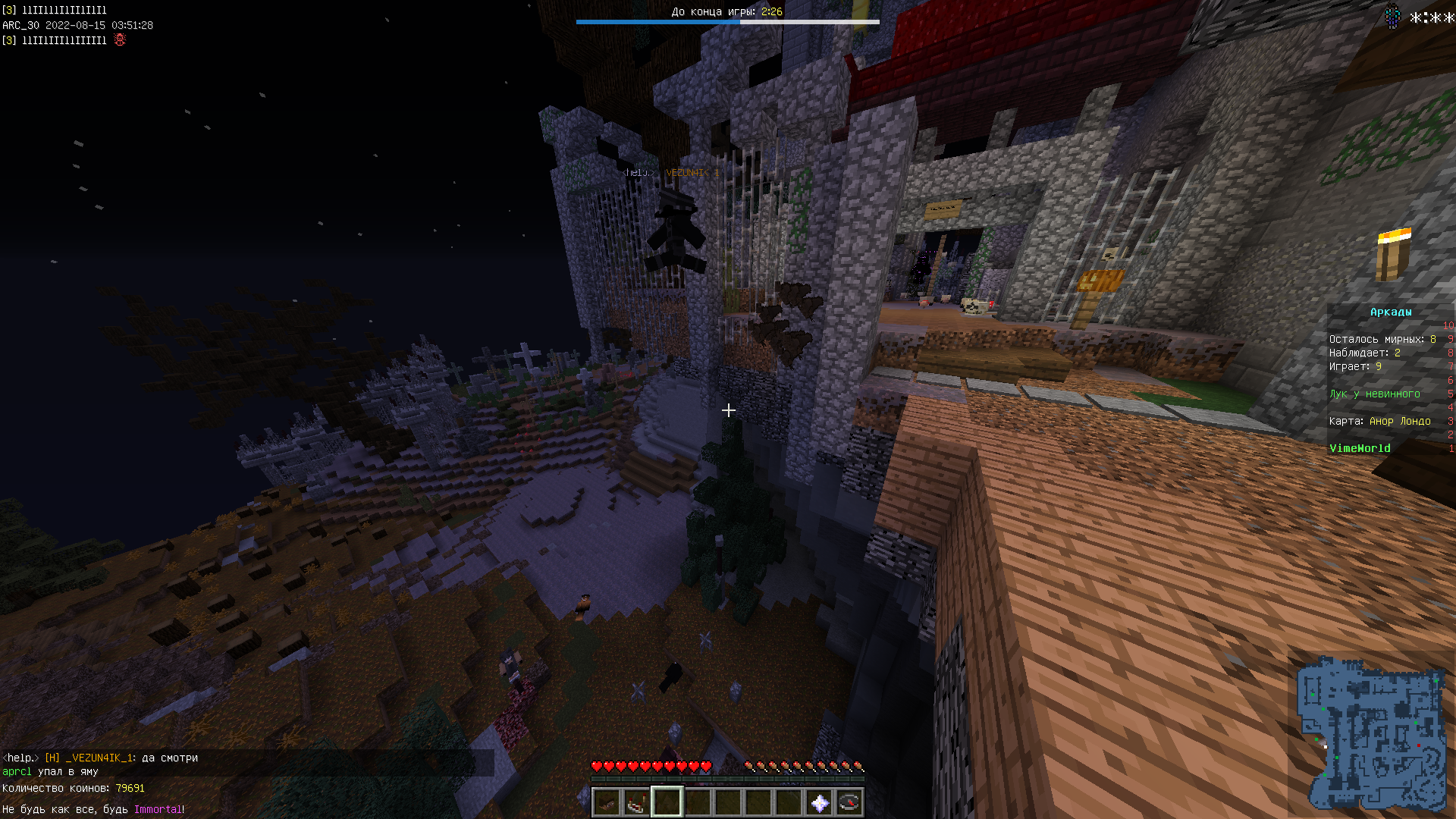Image resolution: width=1456 pixels, height=819 pixels.
Task: Select the redstone comparator hotbar slot
Action: (x=636, y=802)
